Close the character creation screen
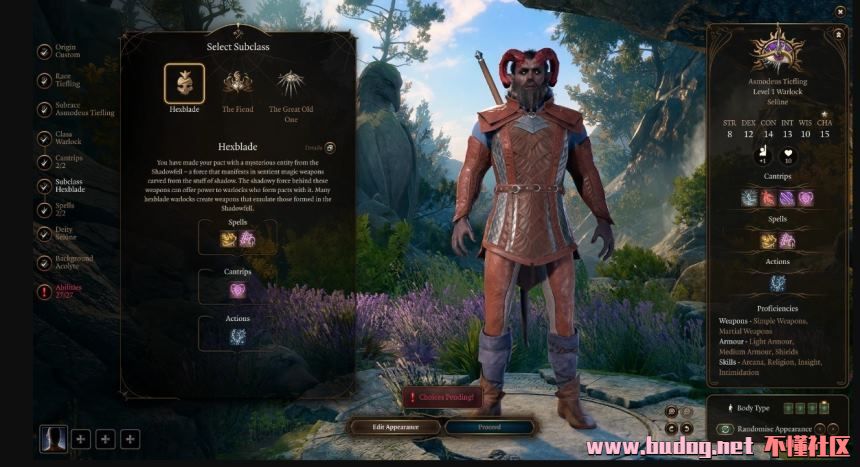860x467 pixels. point(839,10)
